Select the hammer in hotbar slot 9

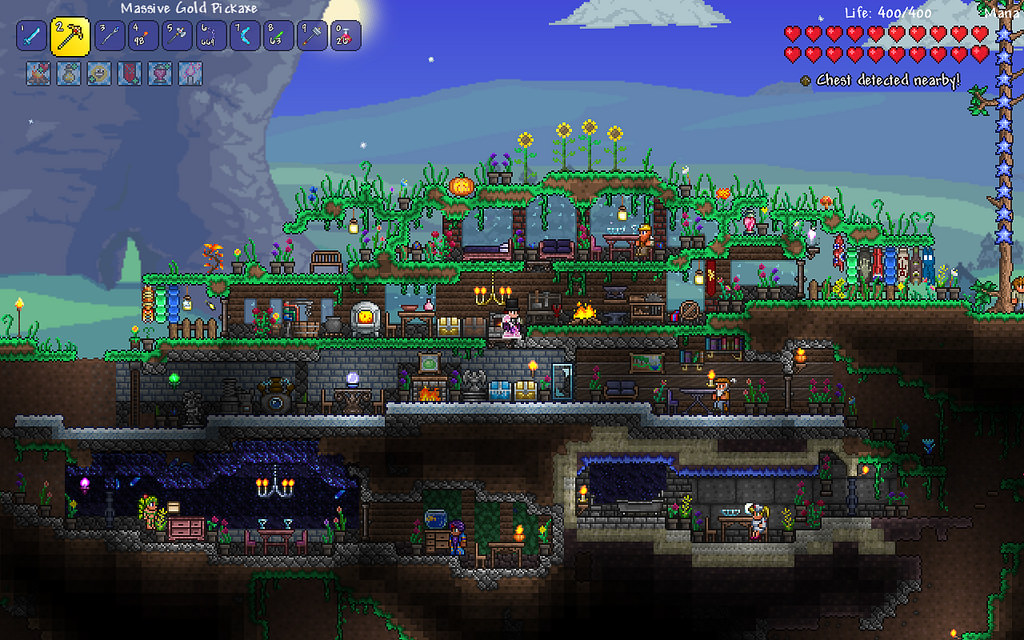coord(312,36)
